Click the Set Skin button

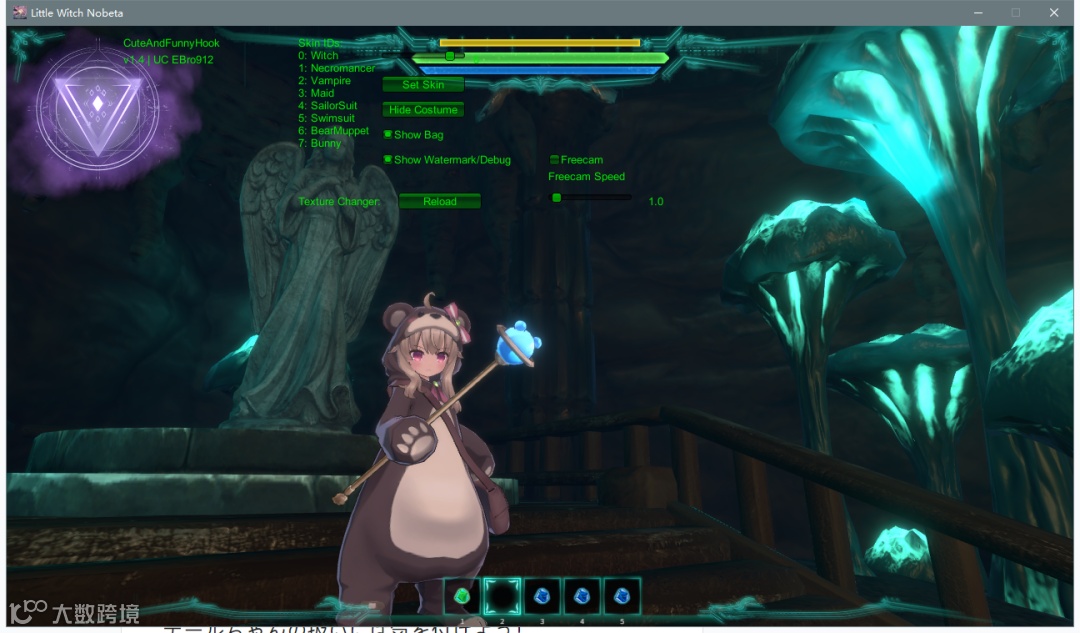(423, 85)
